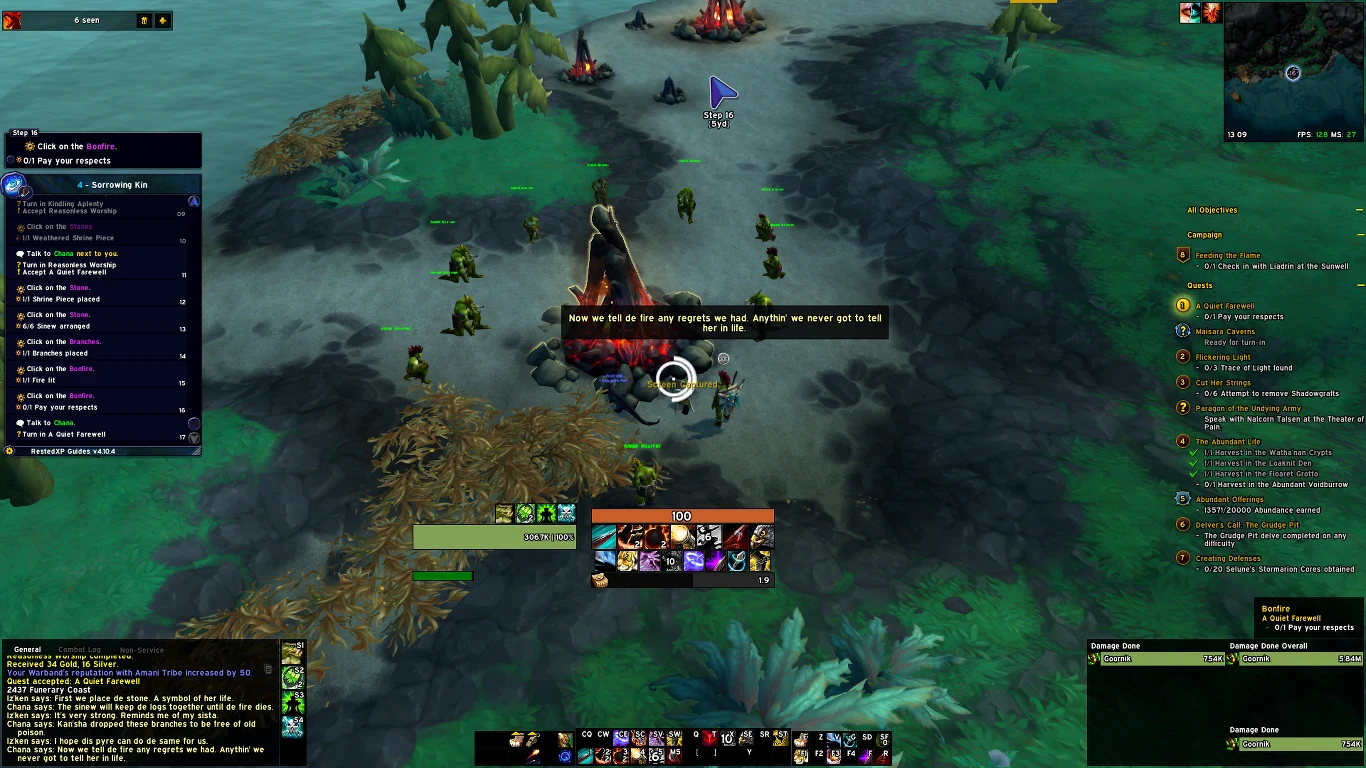
Task: Click the Sorrowing Kin guide title bar
Action: coord(110,185)
